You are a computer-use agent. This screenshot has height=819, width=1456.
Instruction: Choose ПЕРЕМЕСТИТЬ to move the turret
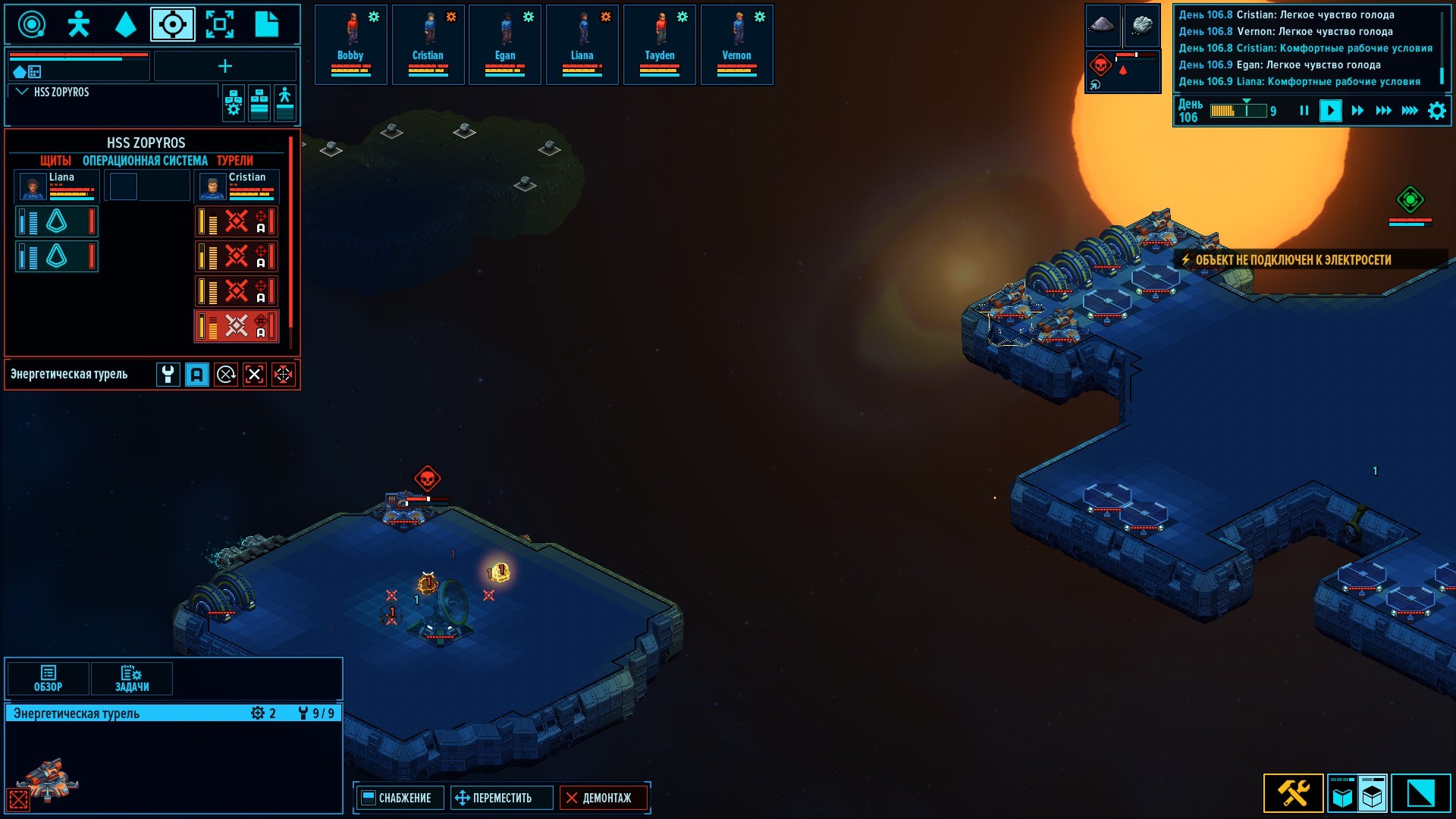pyautogui.click(x=494, y=798)
